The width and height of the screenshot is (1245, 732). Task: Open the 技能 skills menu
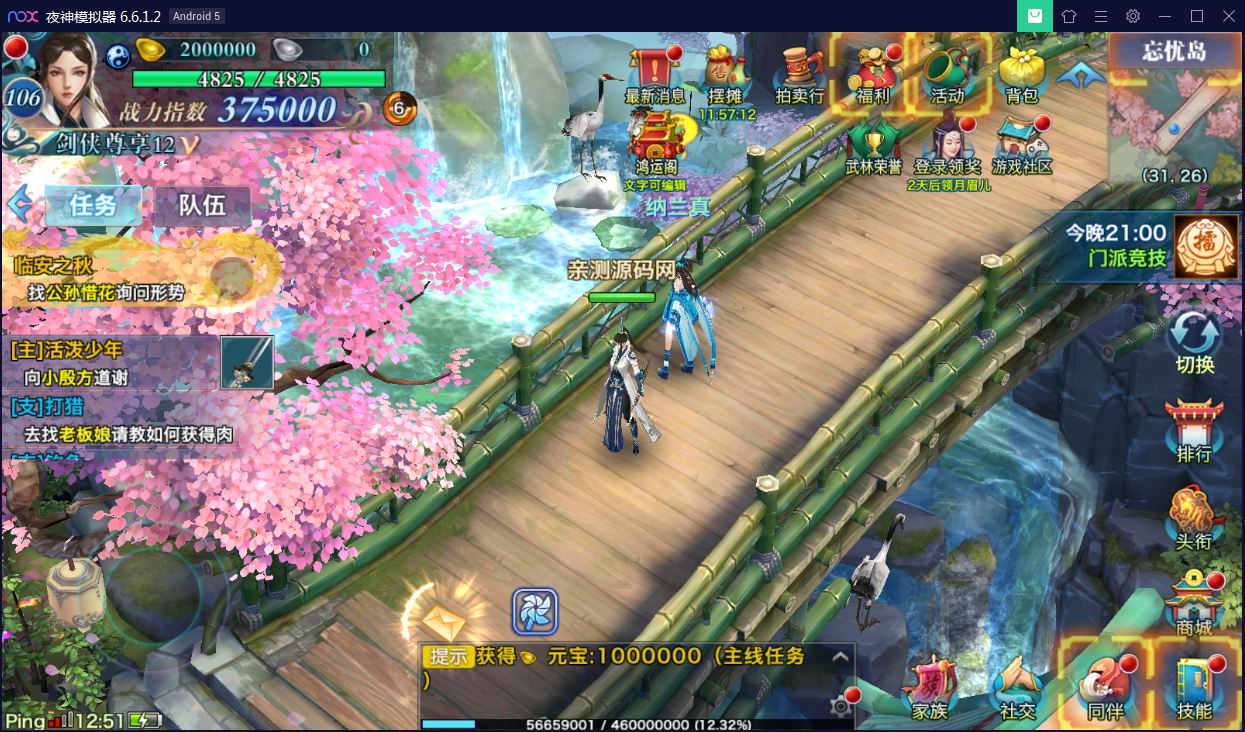(x=1194, y=688)
